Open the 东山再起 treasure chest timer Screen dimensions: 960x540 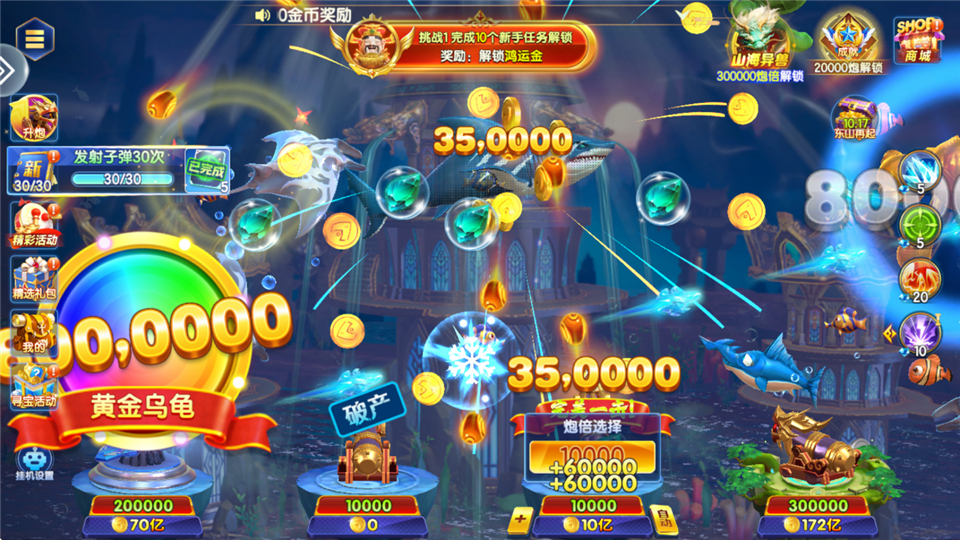click(x=855, y=118)
